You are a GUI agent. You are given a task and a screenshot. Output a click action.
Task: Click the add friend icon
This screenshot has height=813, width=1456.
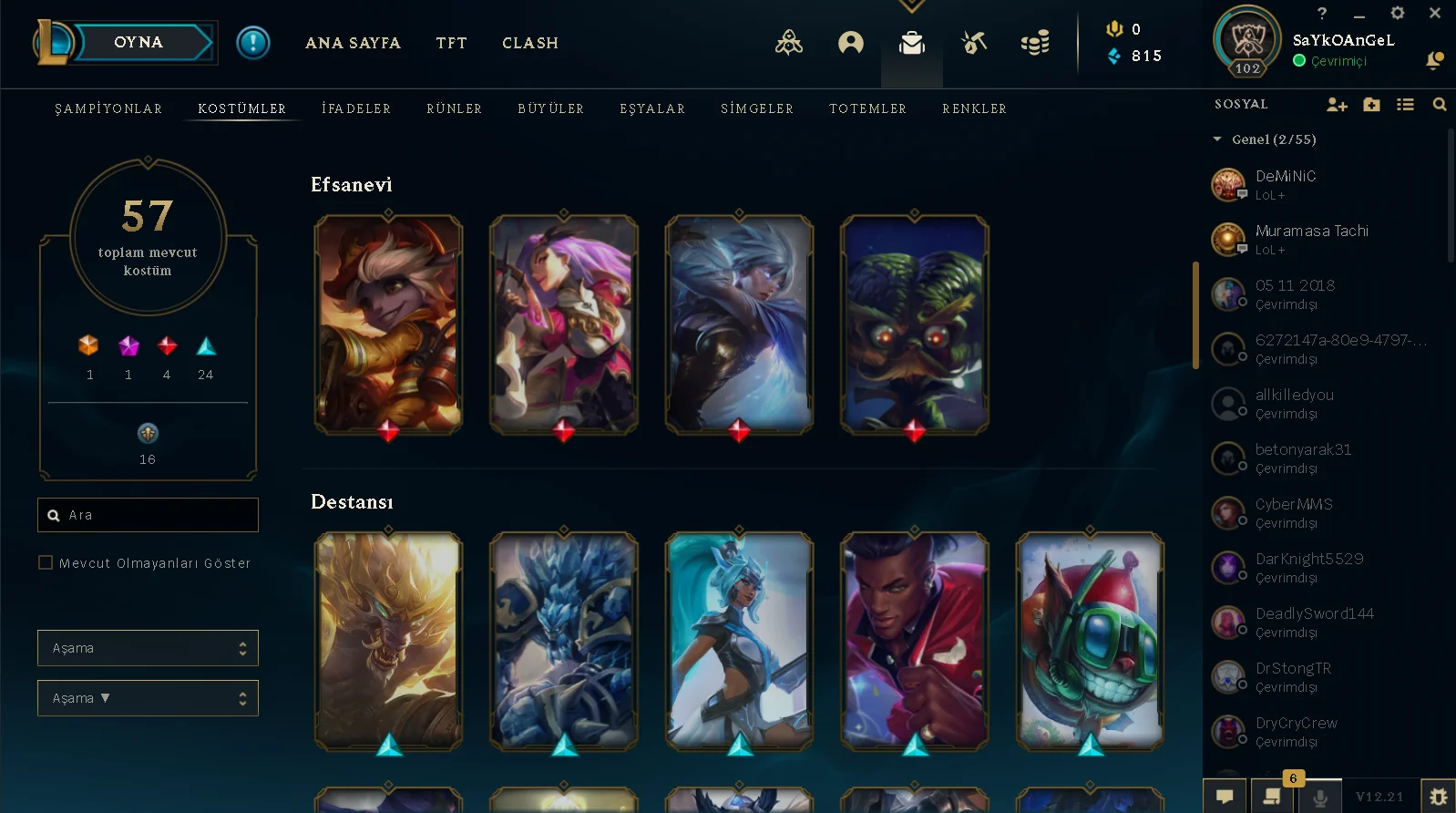pos(1337,105)
